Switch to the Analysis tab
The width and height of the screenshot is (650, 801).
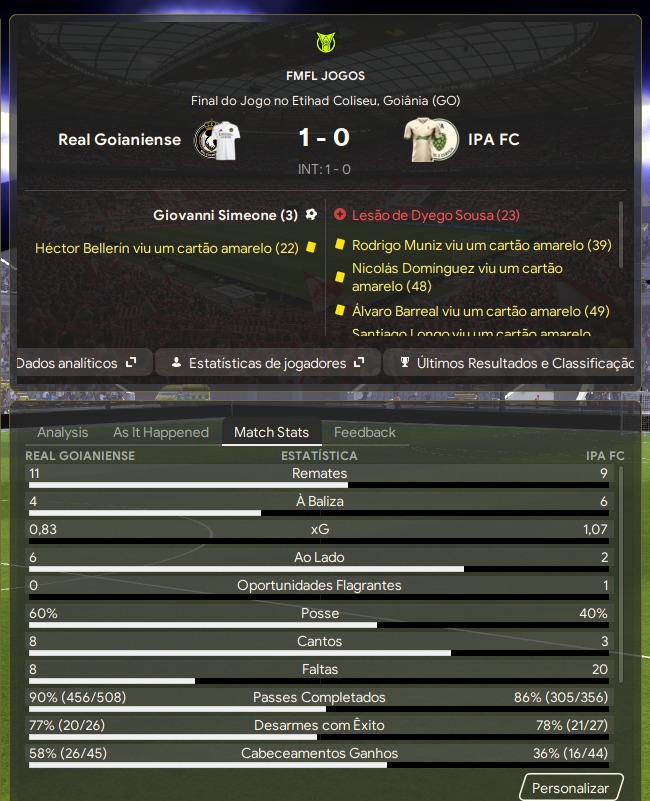(x=62, y=432)
